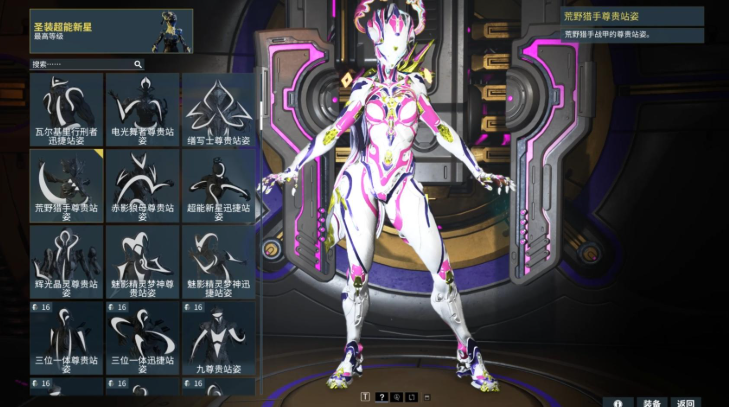The image size is (729, 407).
Task: Select the 九尊贵站姿 tile
Action: tap(218, 338)
